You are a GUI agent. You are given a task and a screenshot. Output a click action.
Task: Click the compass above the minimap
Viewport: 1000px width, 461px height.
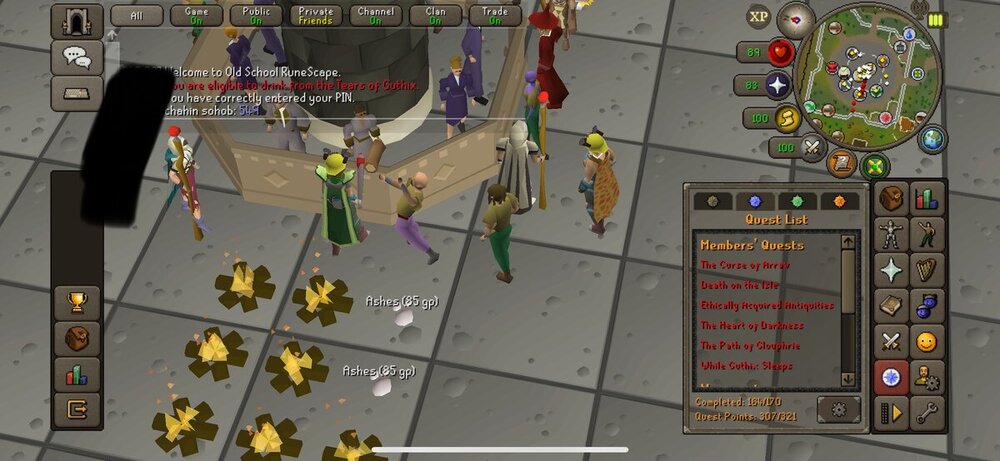[x=797, y=16]
